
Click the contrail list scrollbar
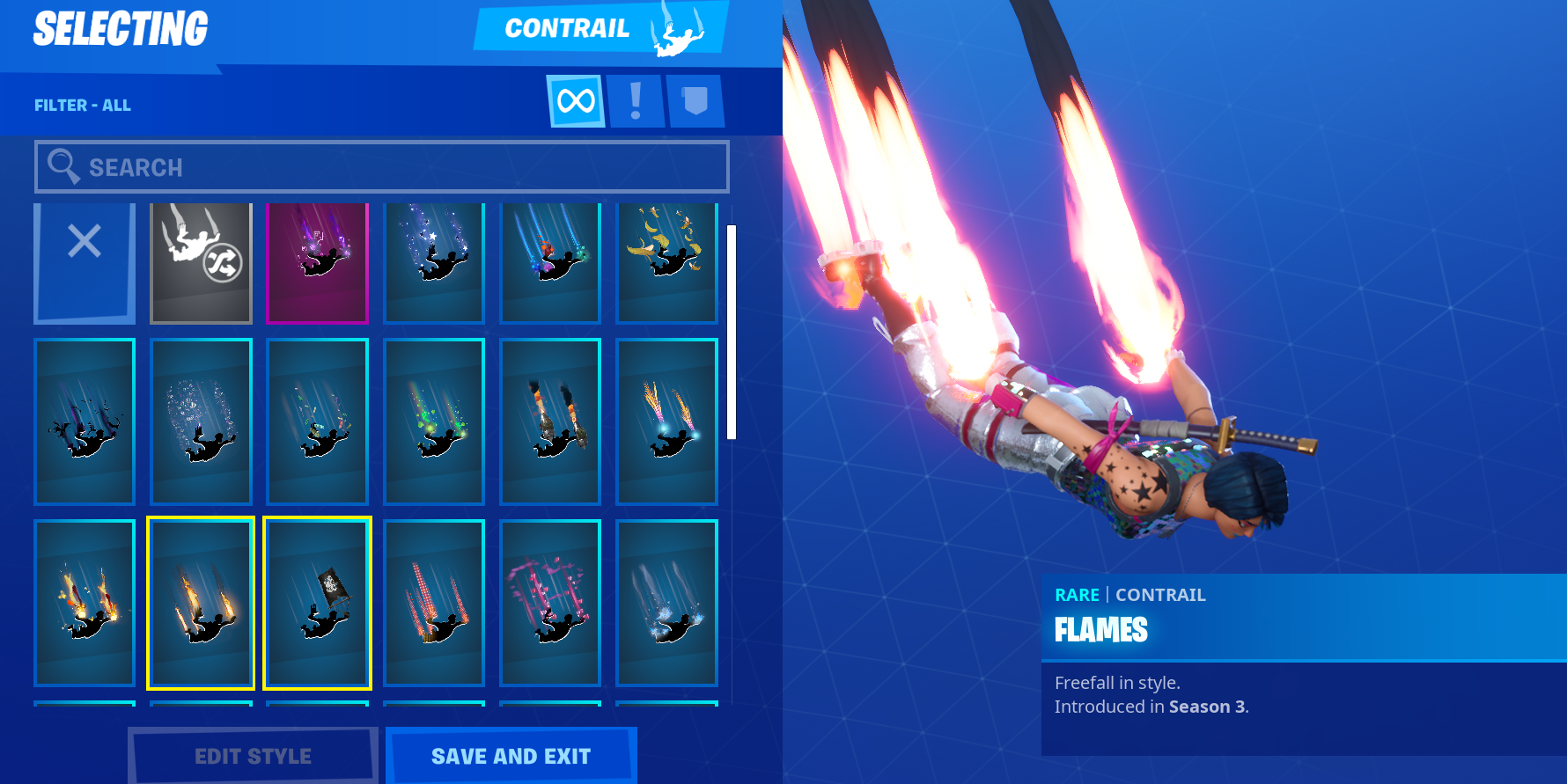pyautogui.click(x=732, y=332)
